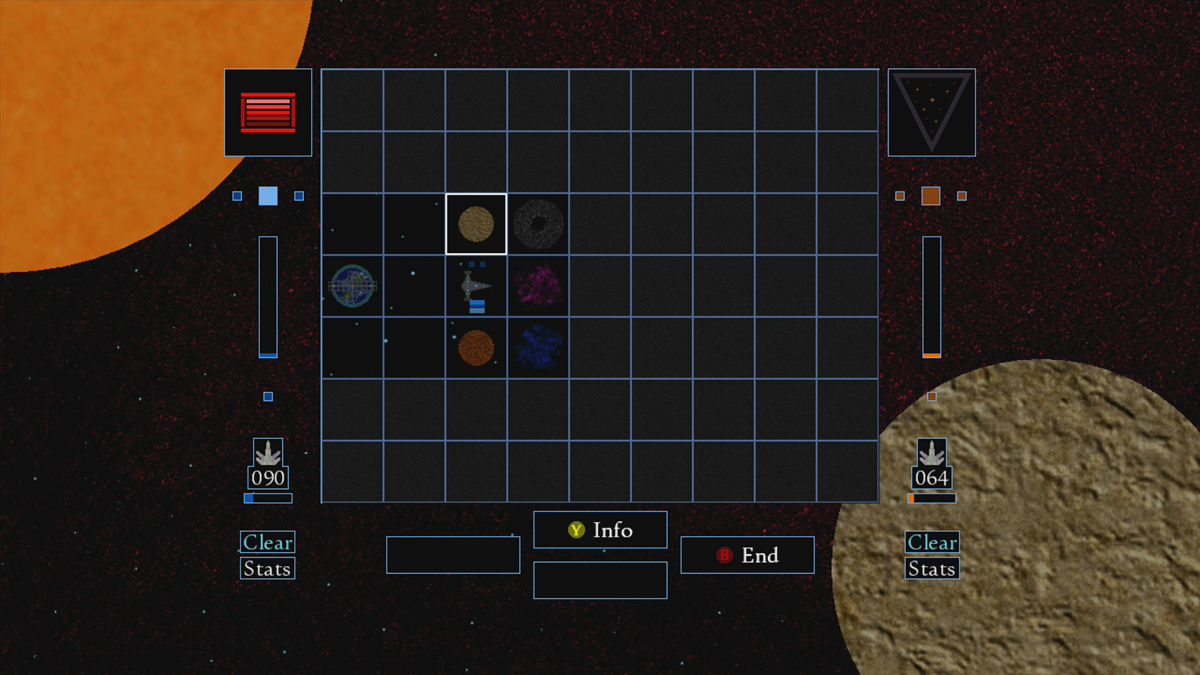1200x675 pixels.
Task: Open the left player's Stats
Action: pyautogui.click(x=267, y=569)
